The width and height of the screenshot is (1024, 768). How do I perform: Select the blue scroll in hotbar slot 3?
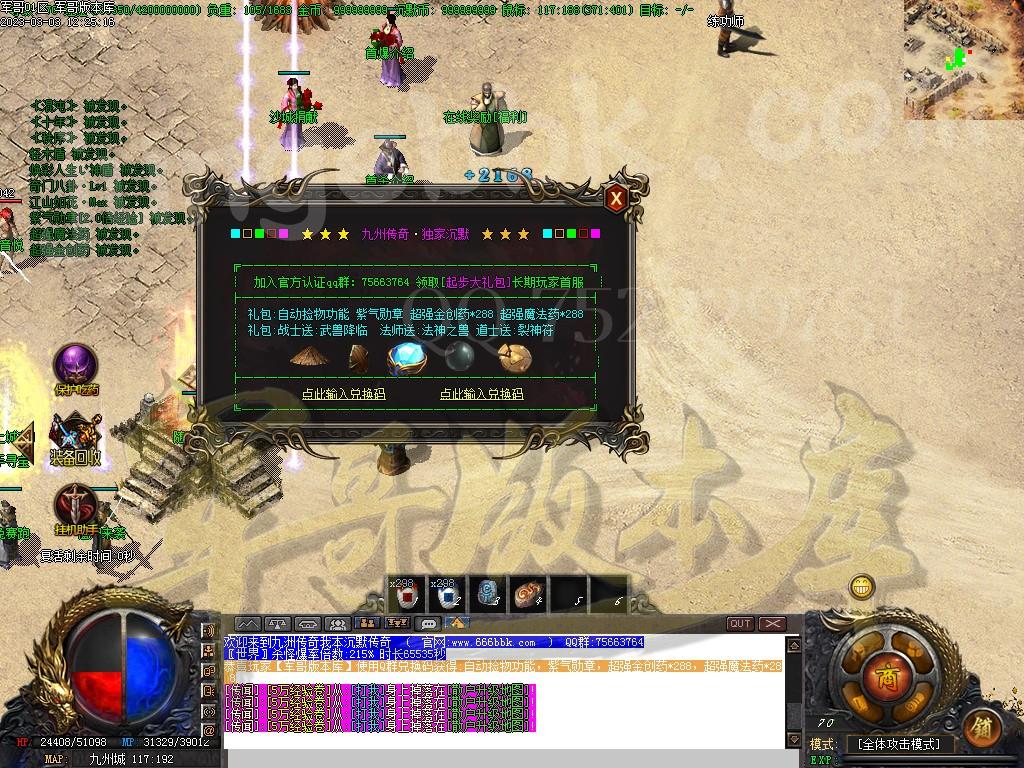click(x=486, y=595)
